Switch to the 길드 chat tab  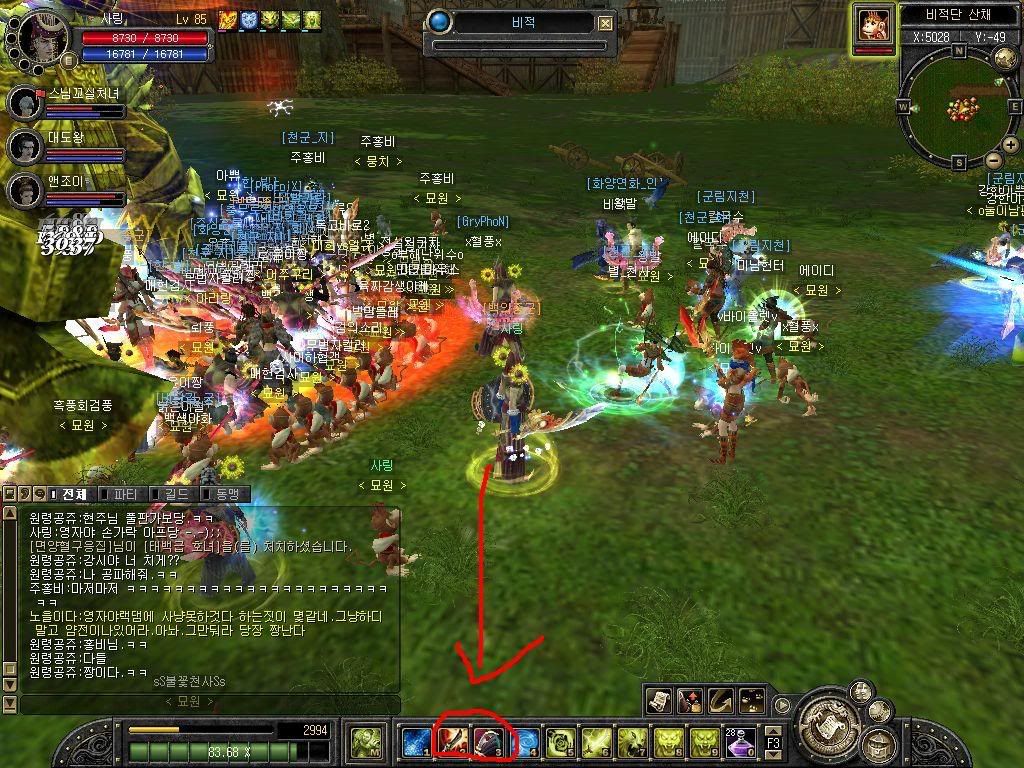click(x=174, y=494)
